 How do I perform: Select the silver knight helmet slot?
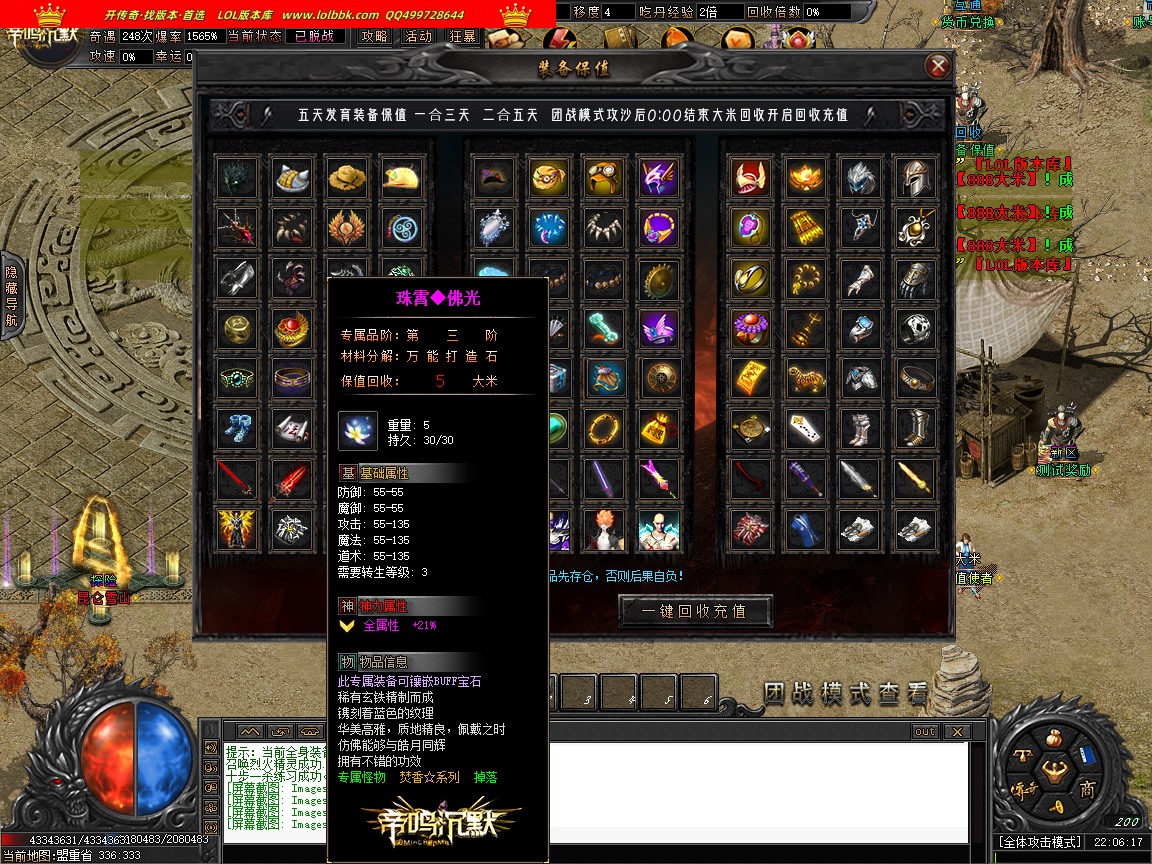tap(914, 177)
